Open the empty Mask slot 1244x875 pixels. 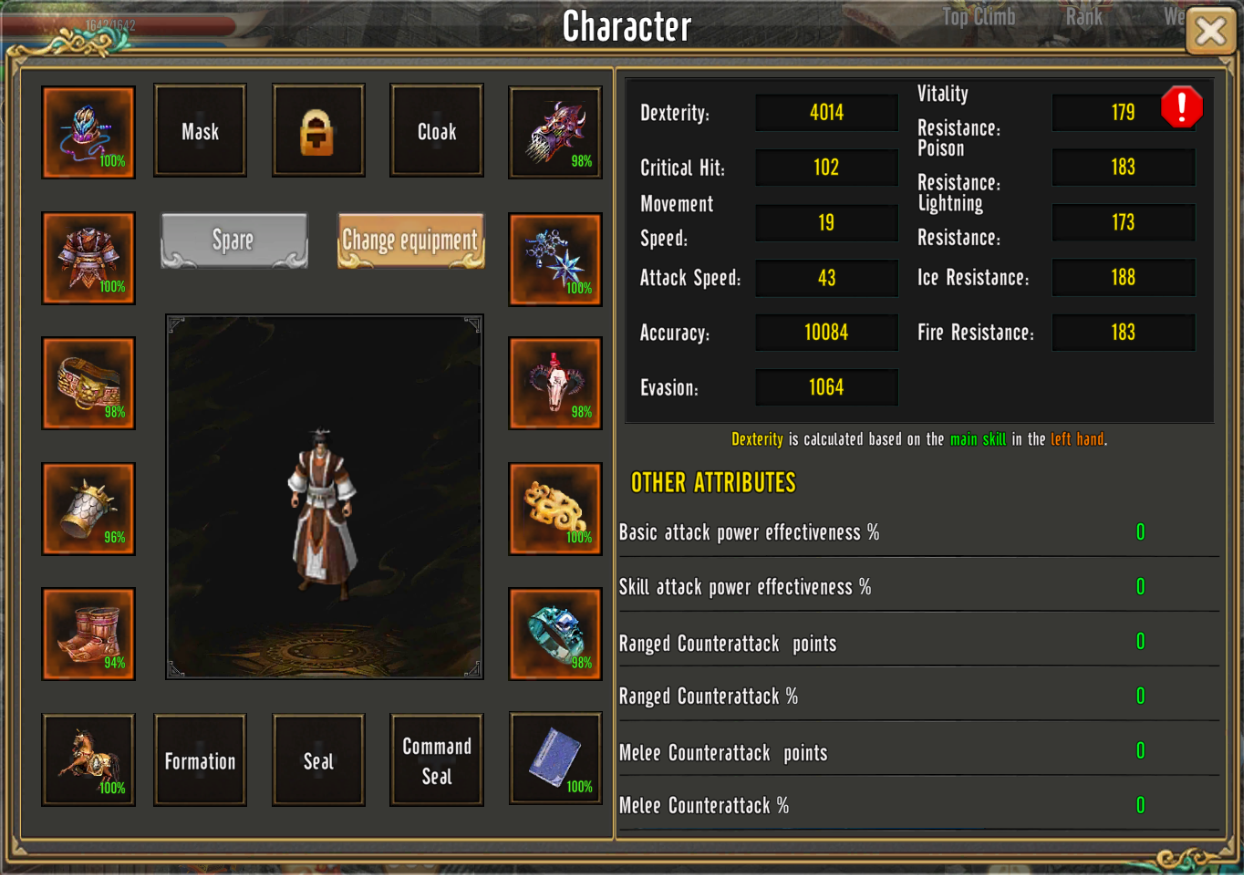200,131
